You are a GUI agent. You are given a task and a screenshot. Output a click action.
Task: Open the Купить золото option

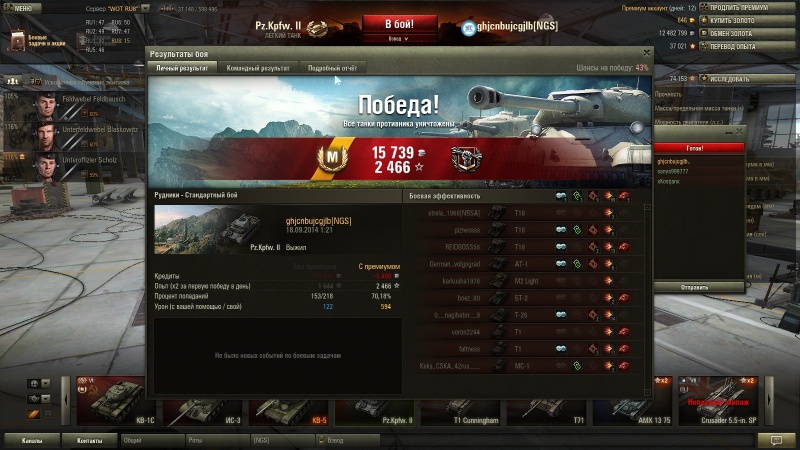coord(742,20)
